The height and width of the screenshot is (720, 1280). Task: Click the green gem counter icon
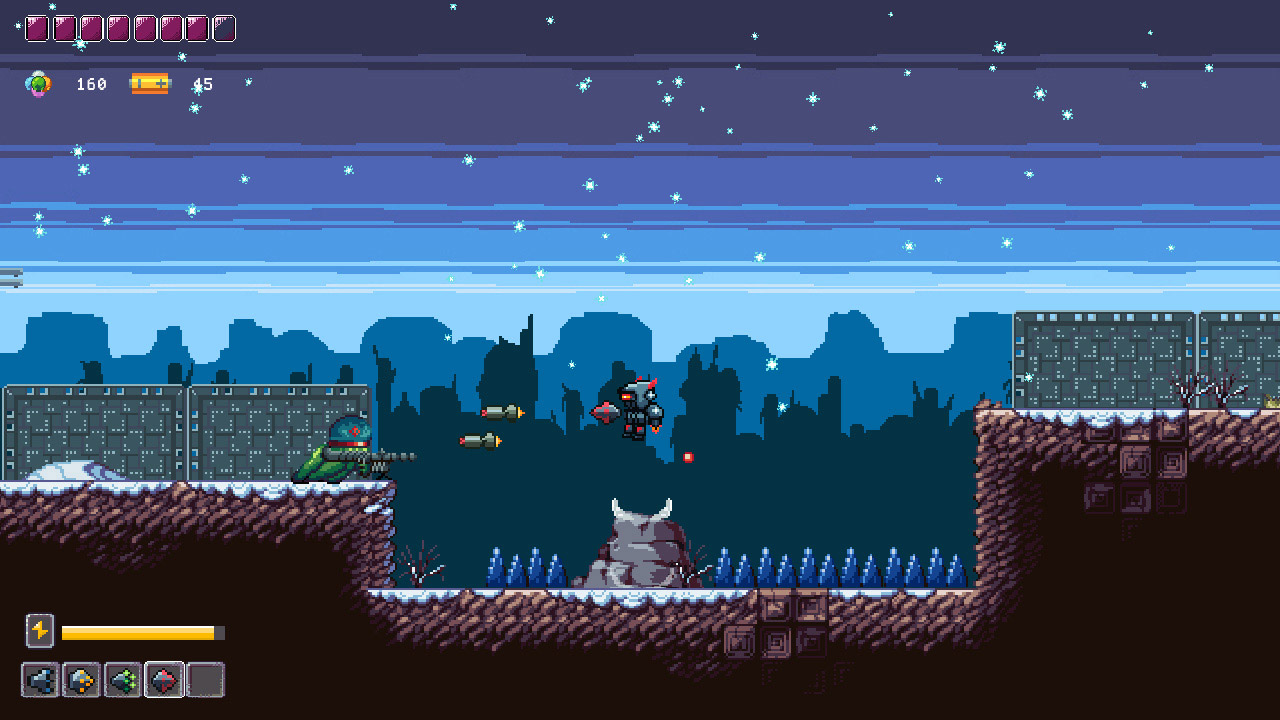click(x=39, y=84)
